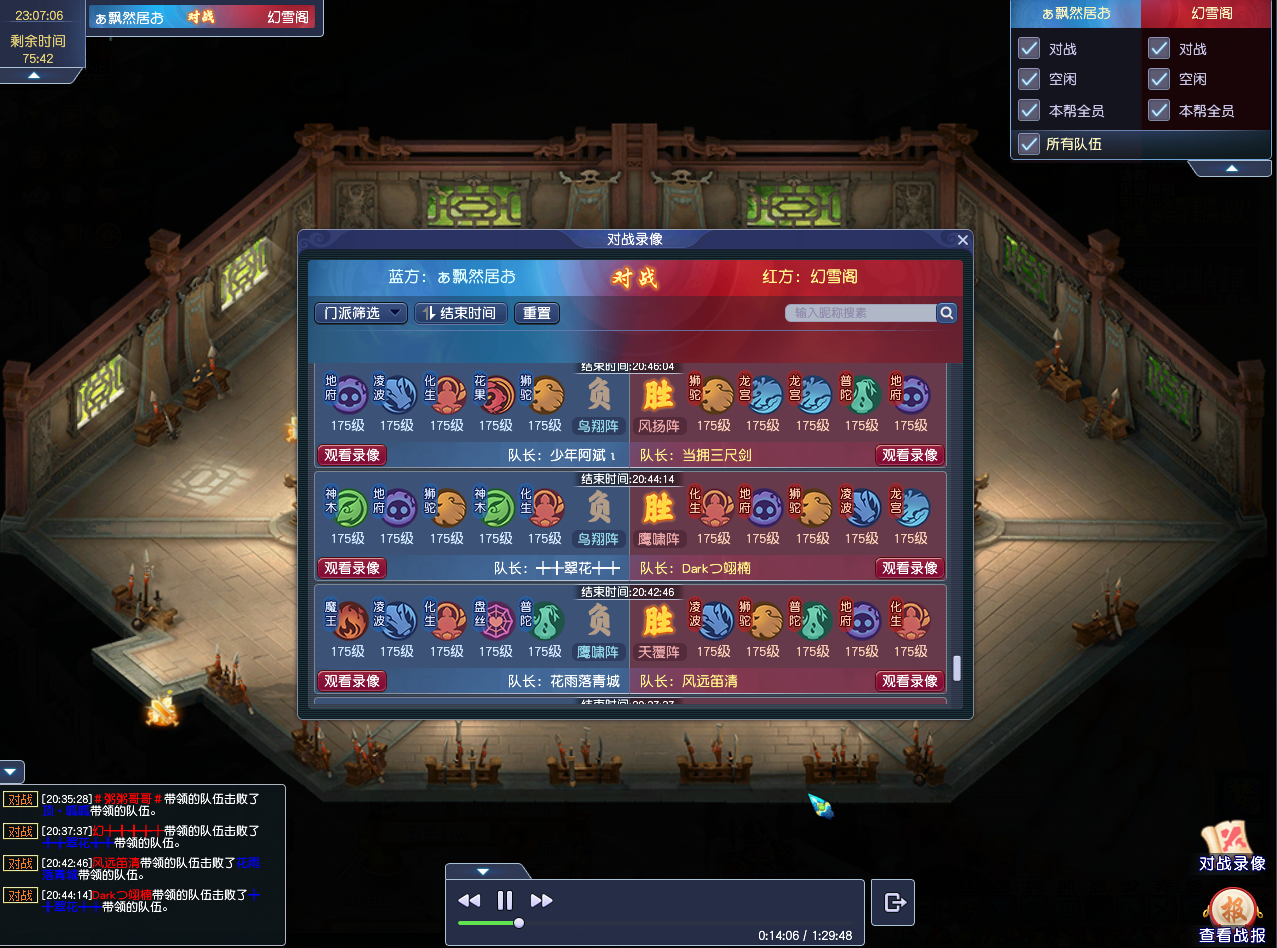Watch replay for captain 花雨落青城's team
Screen dimensions: 1277x948
pyautogui.click(x=352, y=681)
